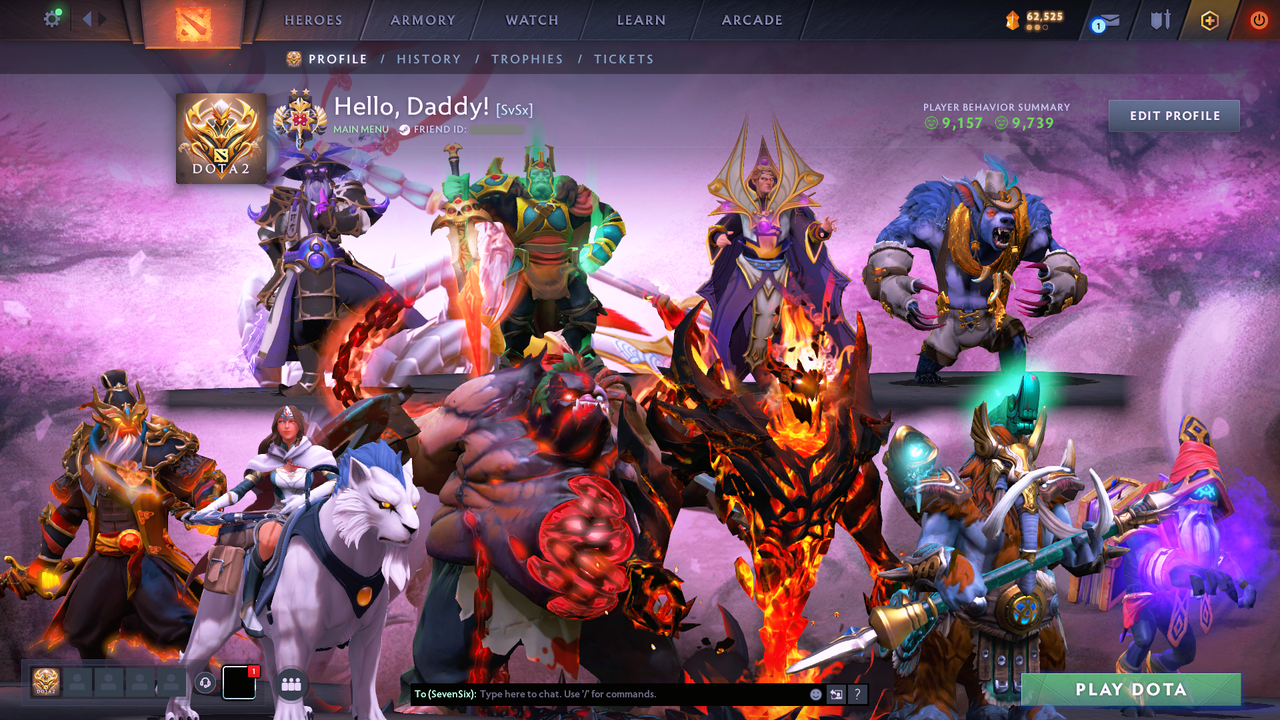Image resolution: width=1280 pixels, height=720 pixels.
Task: Open the friends party list icon
Action: click(290, 683)
